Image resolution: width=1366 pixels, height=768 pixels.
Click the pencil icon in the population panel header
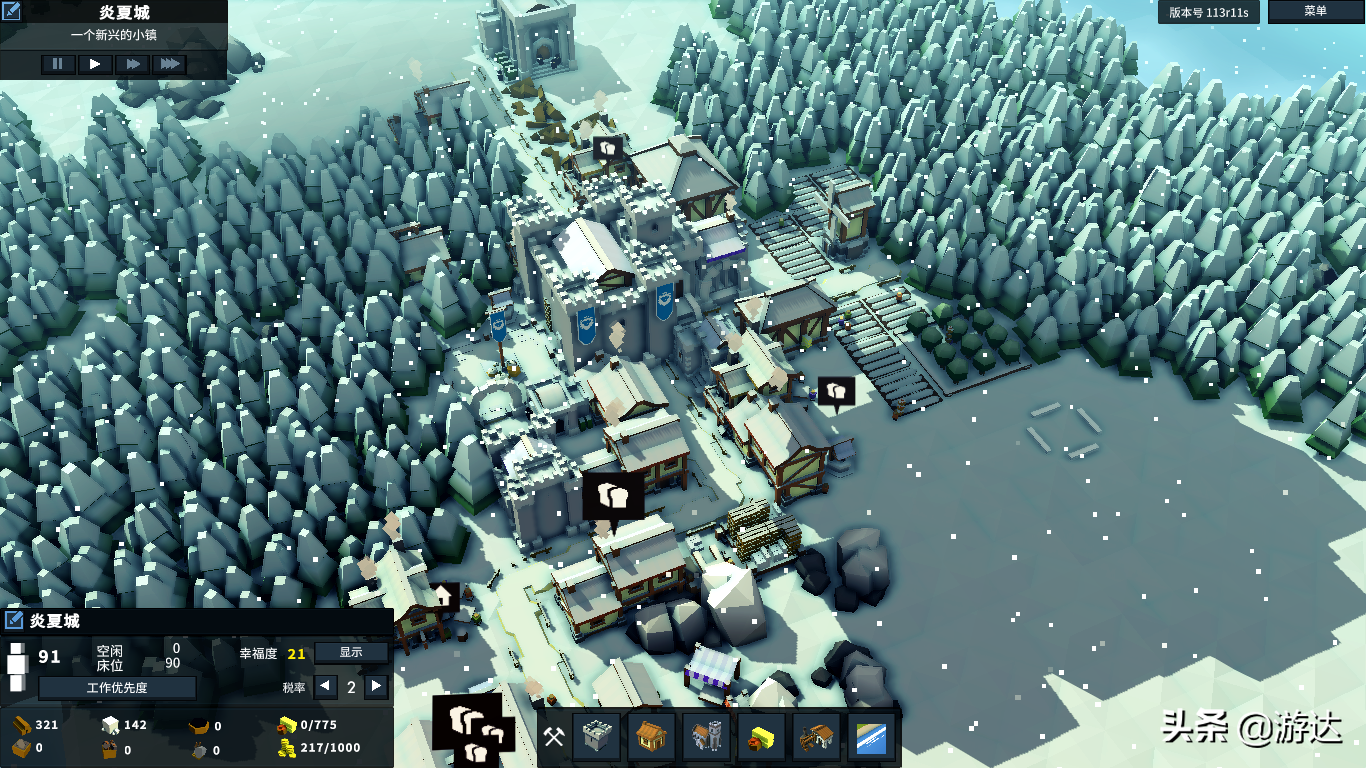click(14, 621)
